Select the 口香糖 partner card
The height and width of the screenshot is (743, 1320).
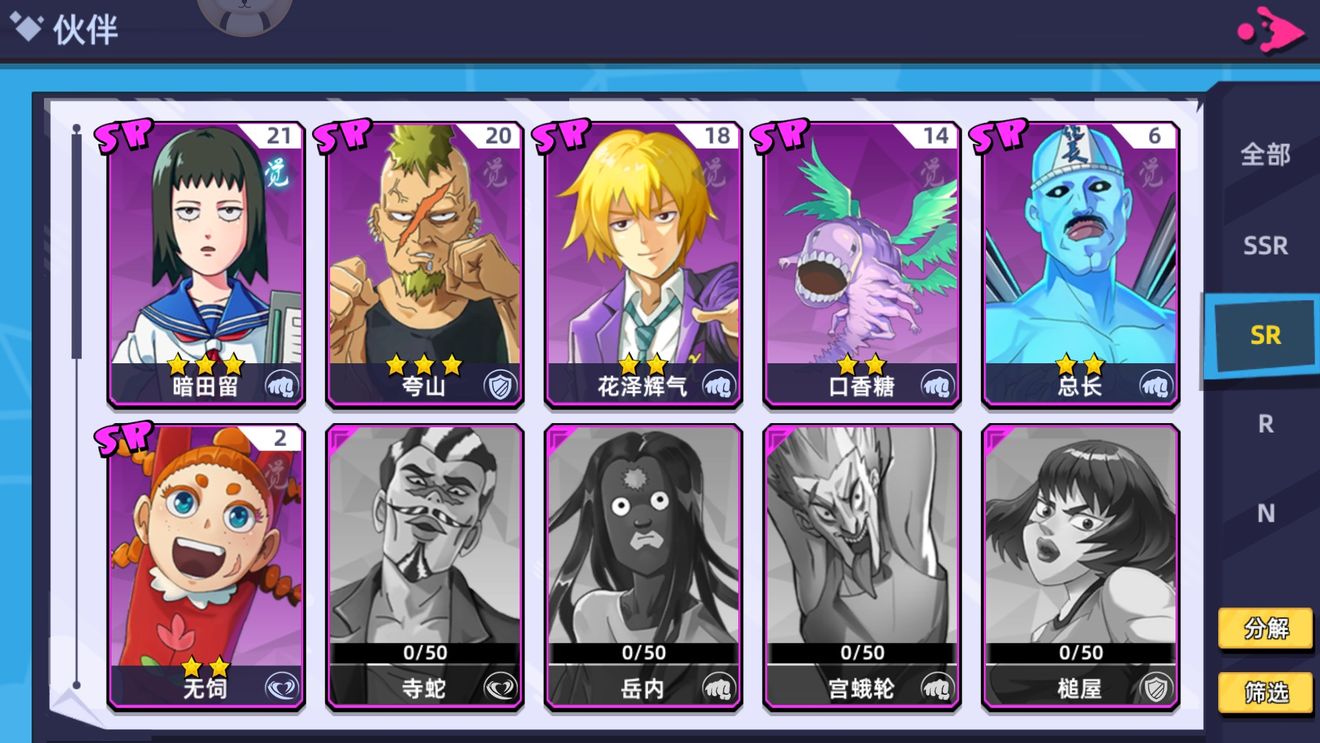(x=861, y=265)
